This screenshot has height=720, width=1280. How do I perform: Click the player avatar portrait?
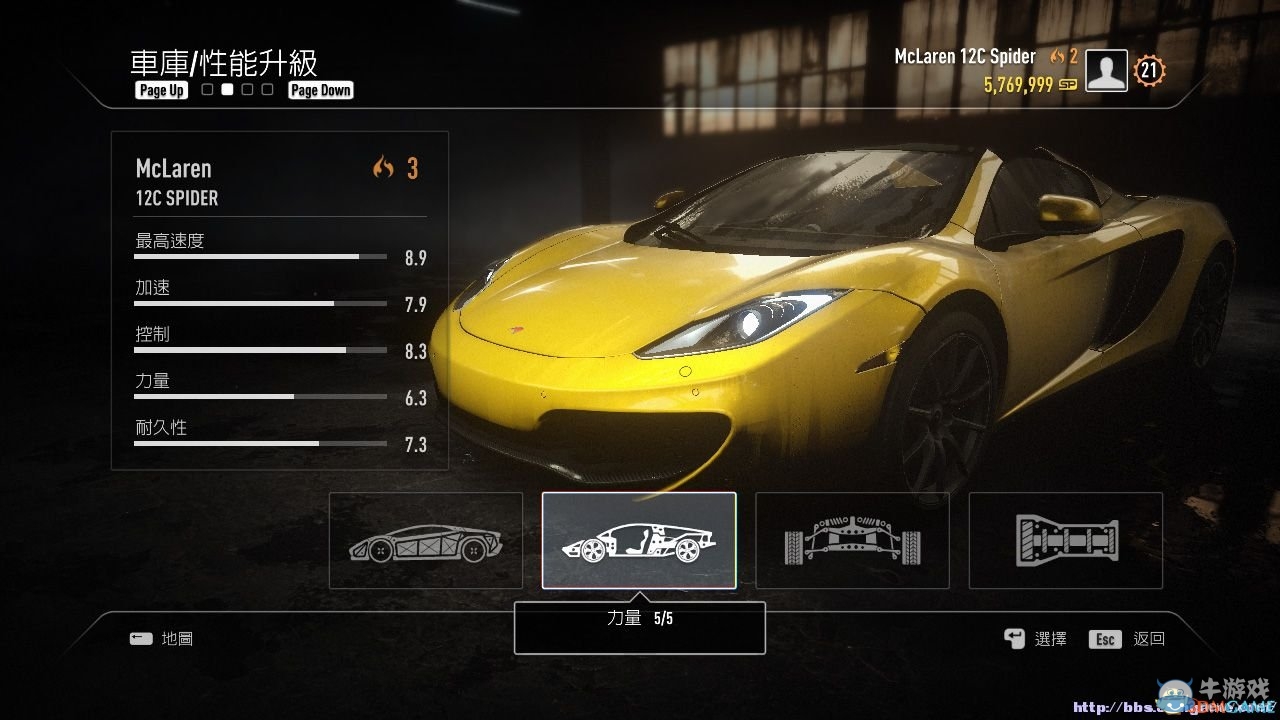[1105, 70]
